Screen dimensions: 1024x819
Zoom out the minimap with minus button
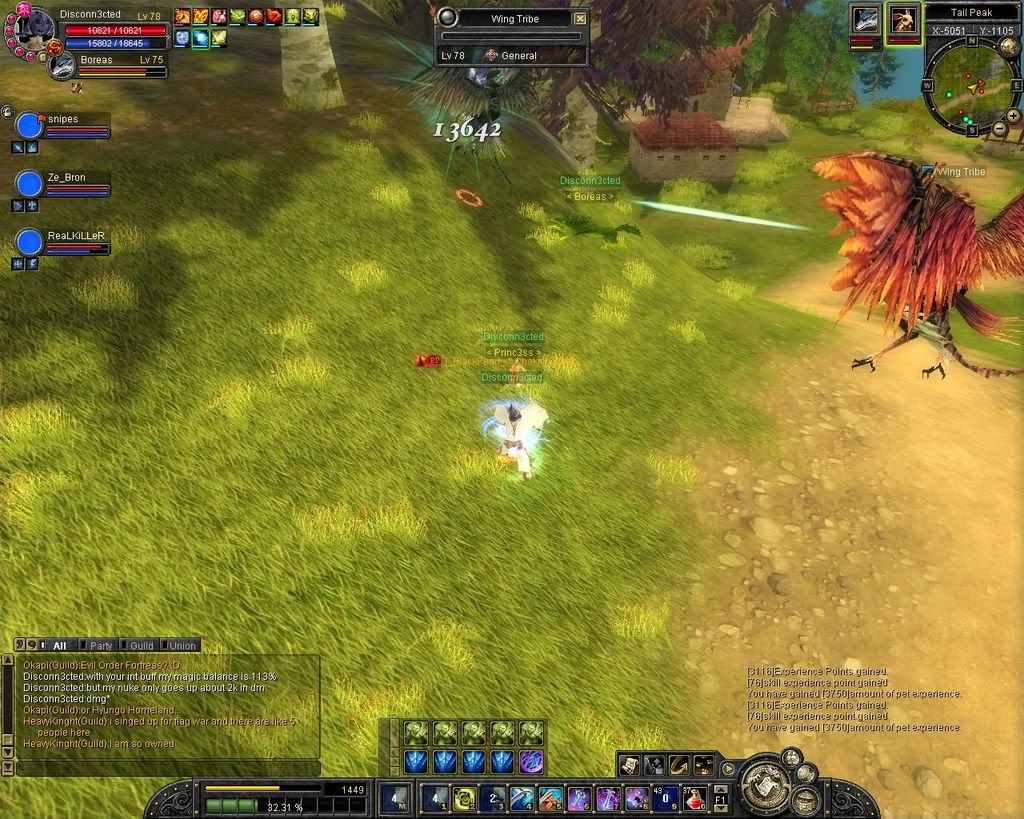pyautogui.click(x=1000, y=131)
